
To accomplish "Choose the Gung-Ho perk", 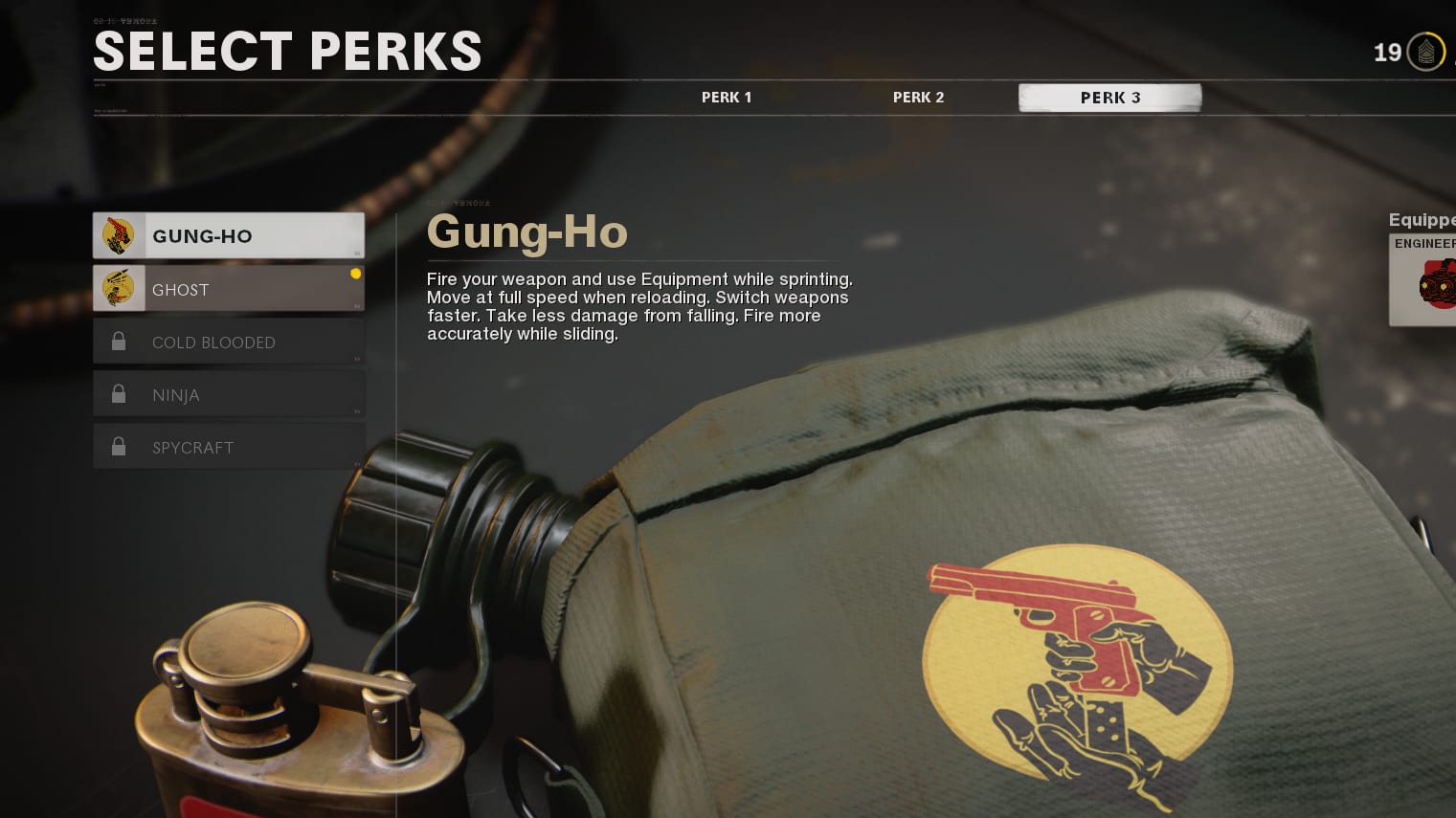I will click(x=229, y=236).
